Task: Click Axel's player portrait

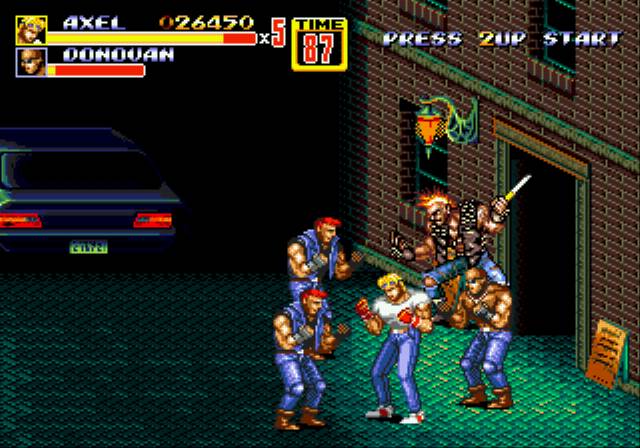Action: (x=31, y=30)
